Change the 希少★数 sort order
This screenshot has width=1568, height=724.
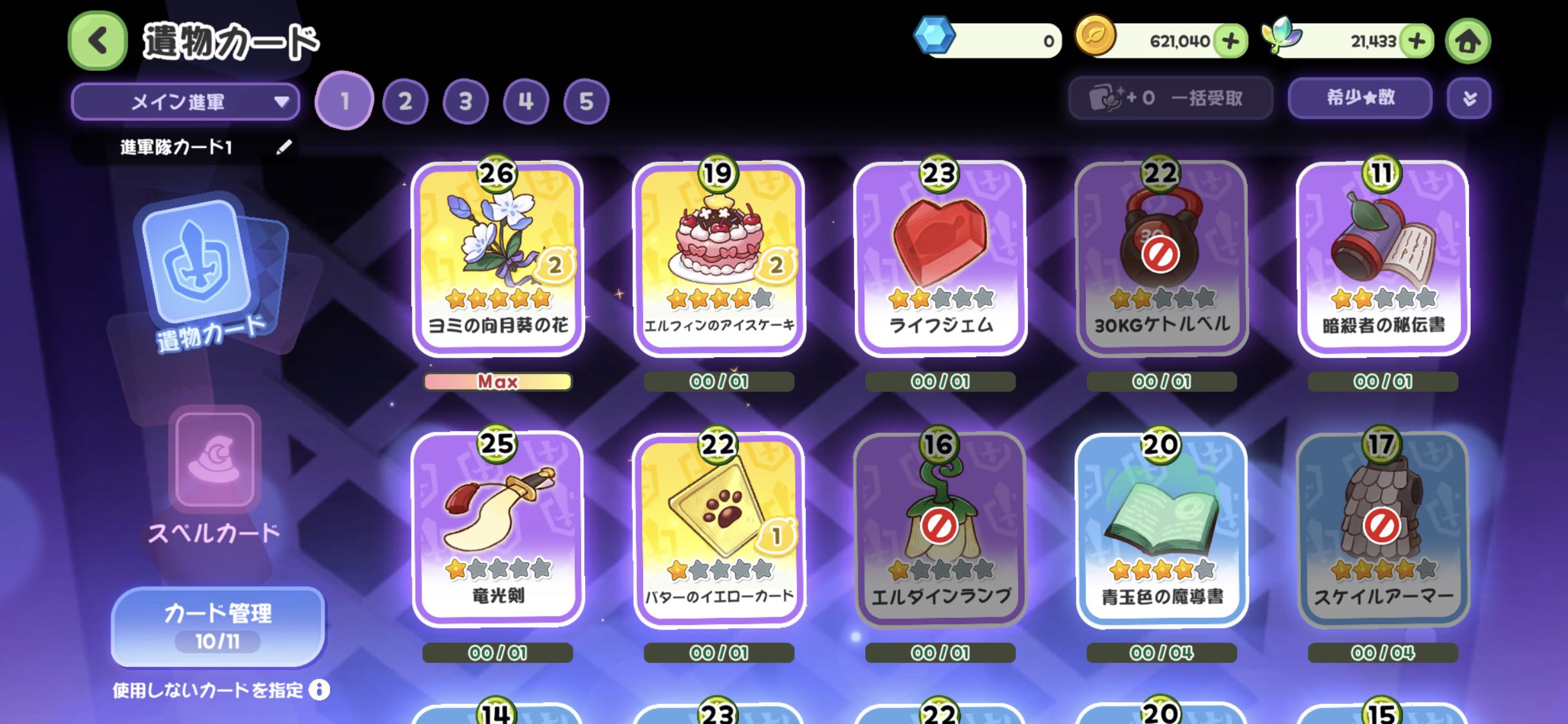1359,98
